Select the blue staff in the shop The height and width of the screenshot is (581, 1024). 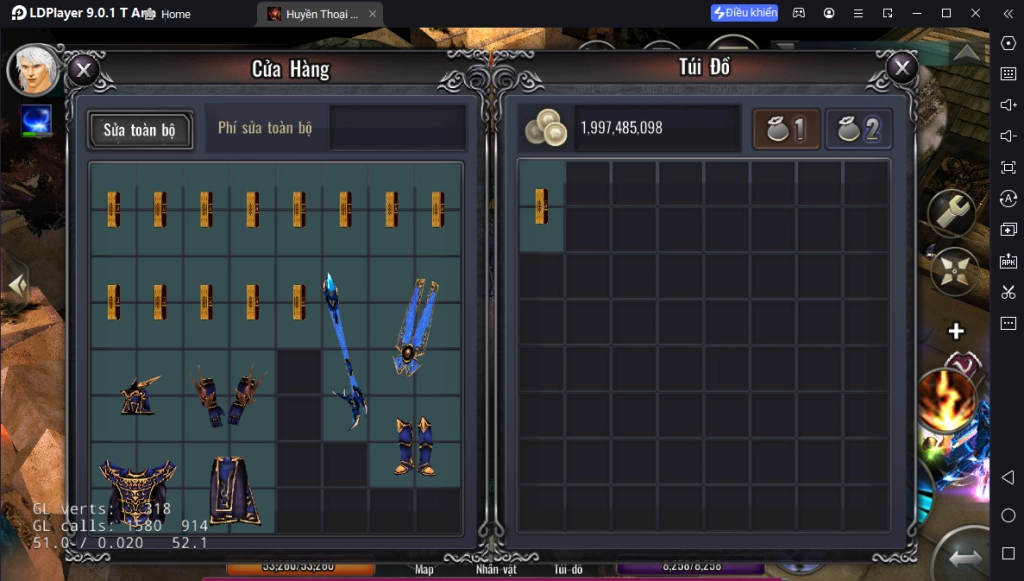pos(343,349)
